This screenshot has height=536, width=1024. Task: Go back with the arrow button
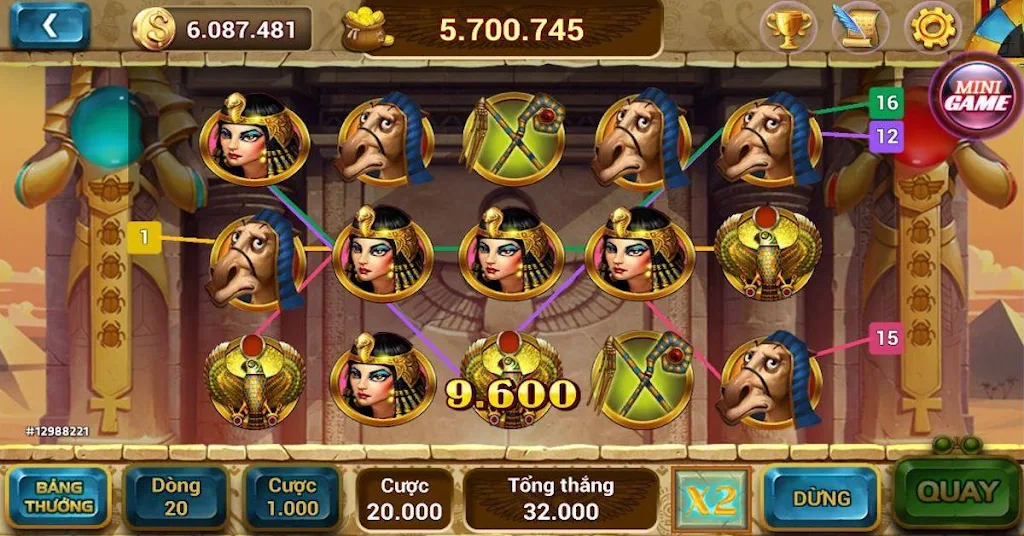pyautogui.click(x=50, y=27)
